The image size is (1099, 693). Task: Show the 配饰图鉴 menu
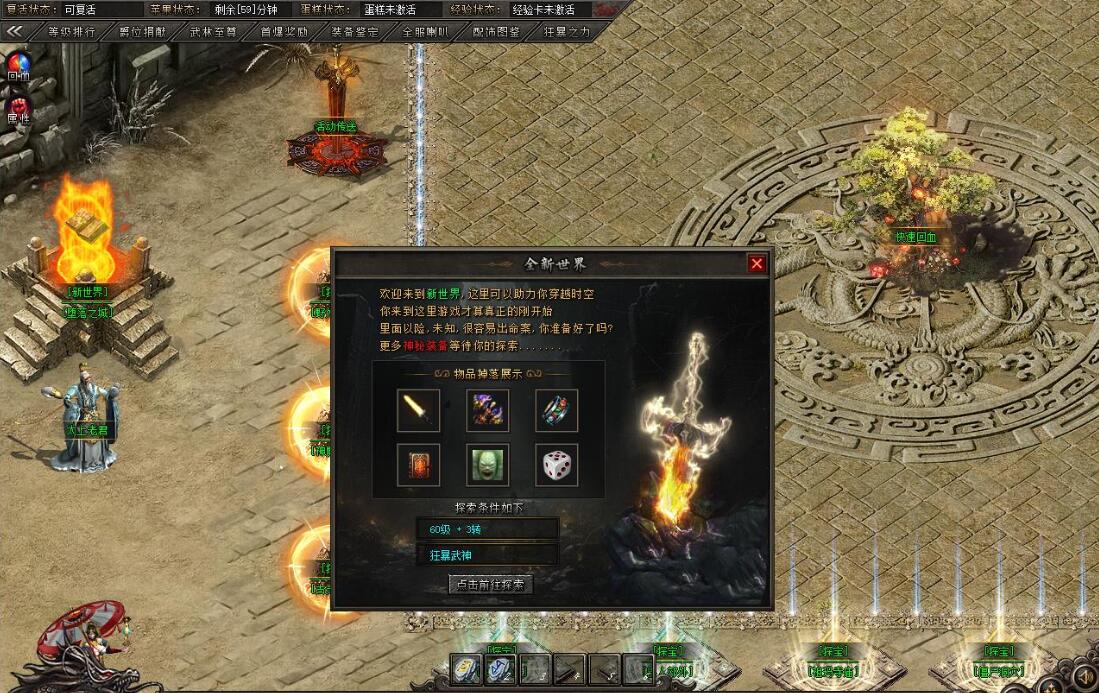(x=497, y=31)
